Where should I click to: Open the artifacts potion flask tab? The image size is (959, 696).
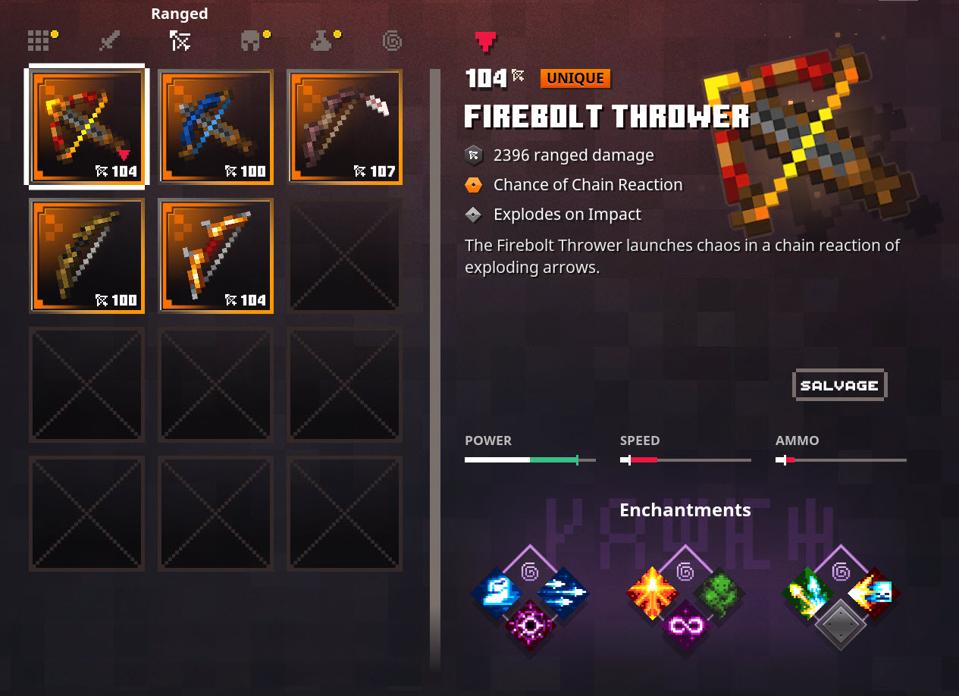[322, 41]
